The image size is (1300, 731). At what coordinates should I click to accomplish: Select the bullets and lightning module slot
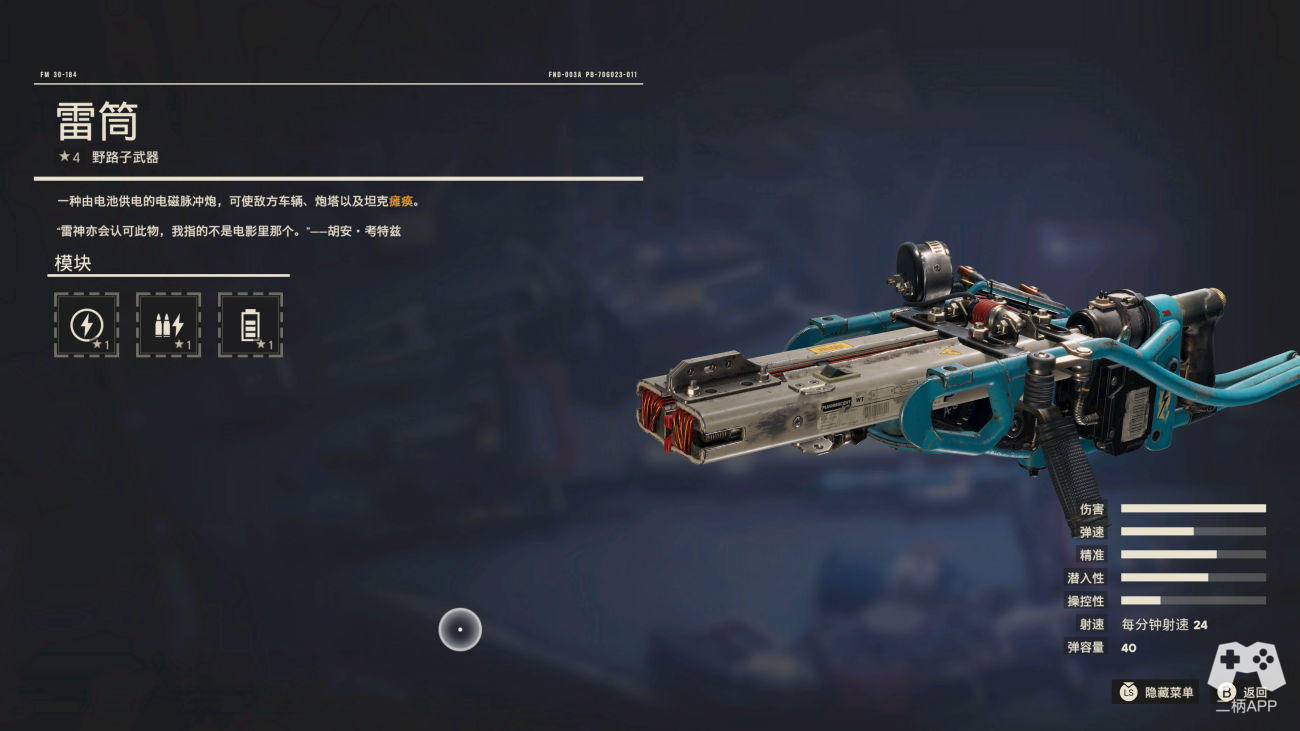pyautogui.click(x=168, y=325)
